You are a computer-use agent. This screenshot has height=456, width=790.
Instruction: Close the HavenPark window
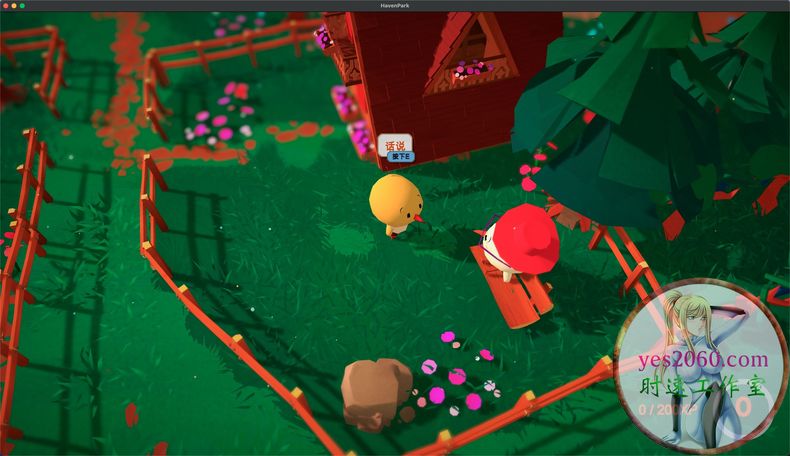pos(6,6)
